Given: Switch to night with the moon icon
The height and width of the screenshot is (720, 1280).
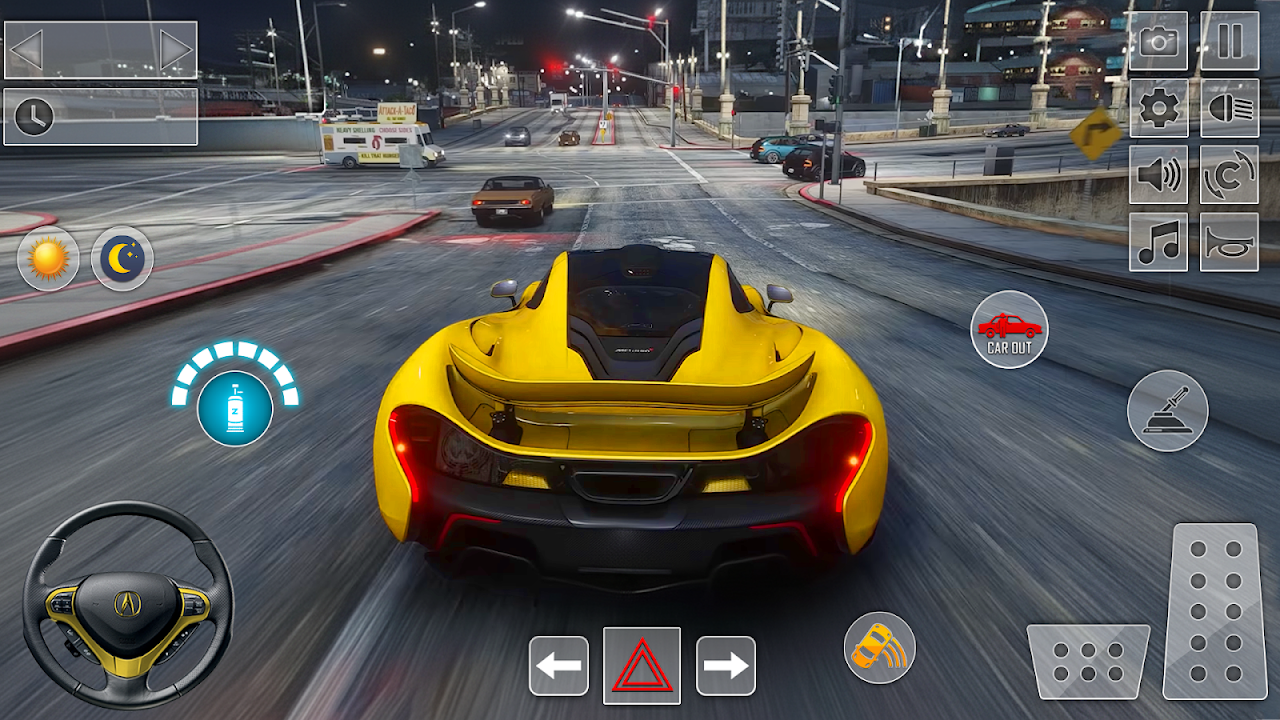Looking at the screenshot, I should (x=122, y=259).
